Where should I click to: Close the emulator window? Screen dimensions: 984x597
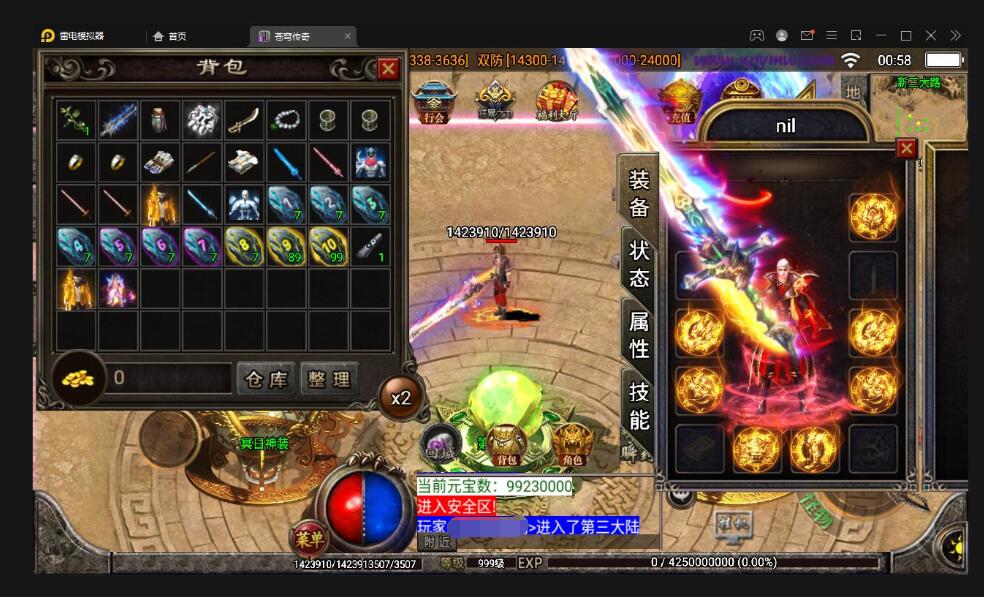pyautogui.click(x=931, y=36)
